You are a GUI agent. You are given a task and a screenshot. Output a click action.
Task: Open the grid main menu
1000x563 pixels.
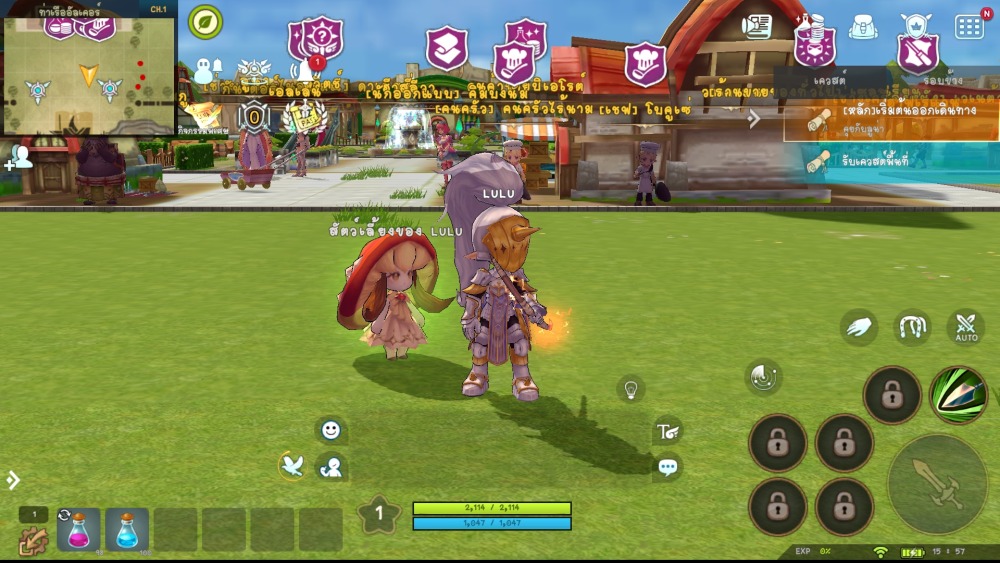(x=969, y=27)
